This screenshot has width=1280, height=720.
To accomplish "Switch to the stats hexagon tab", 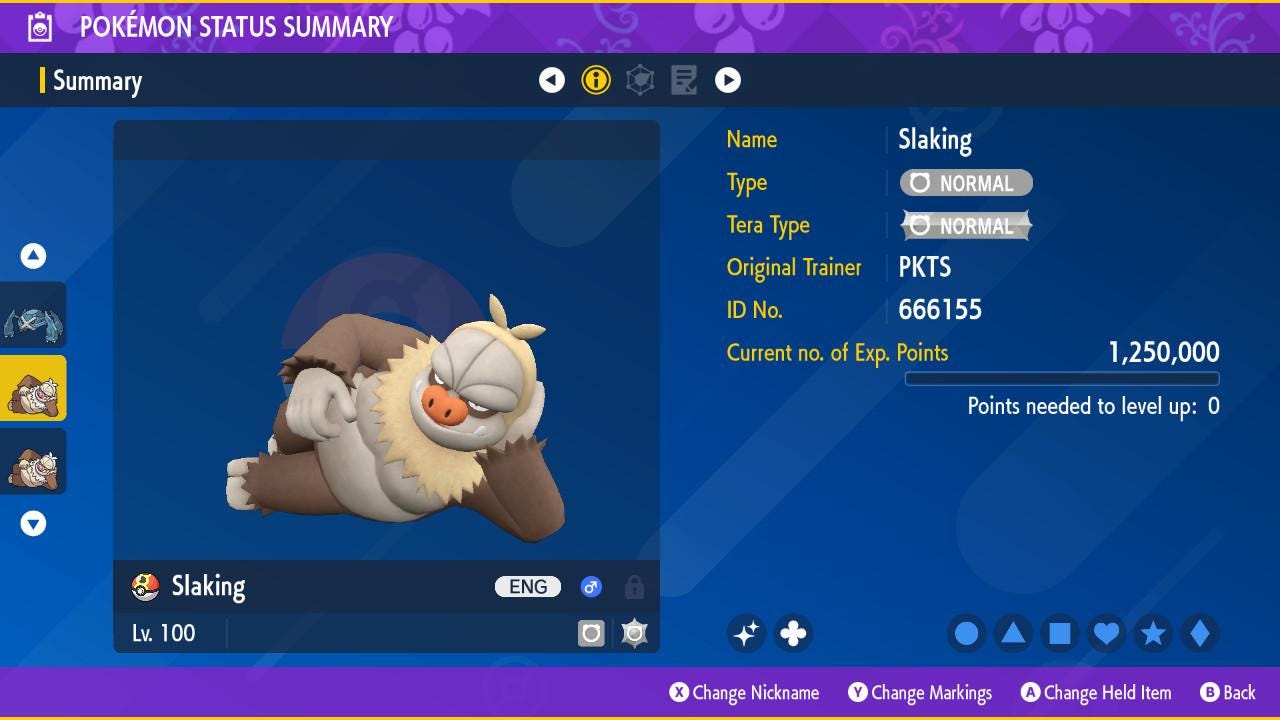I will (x=640, y=80).
